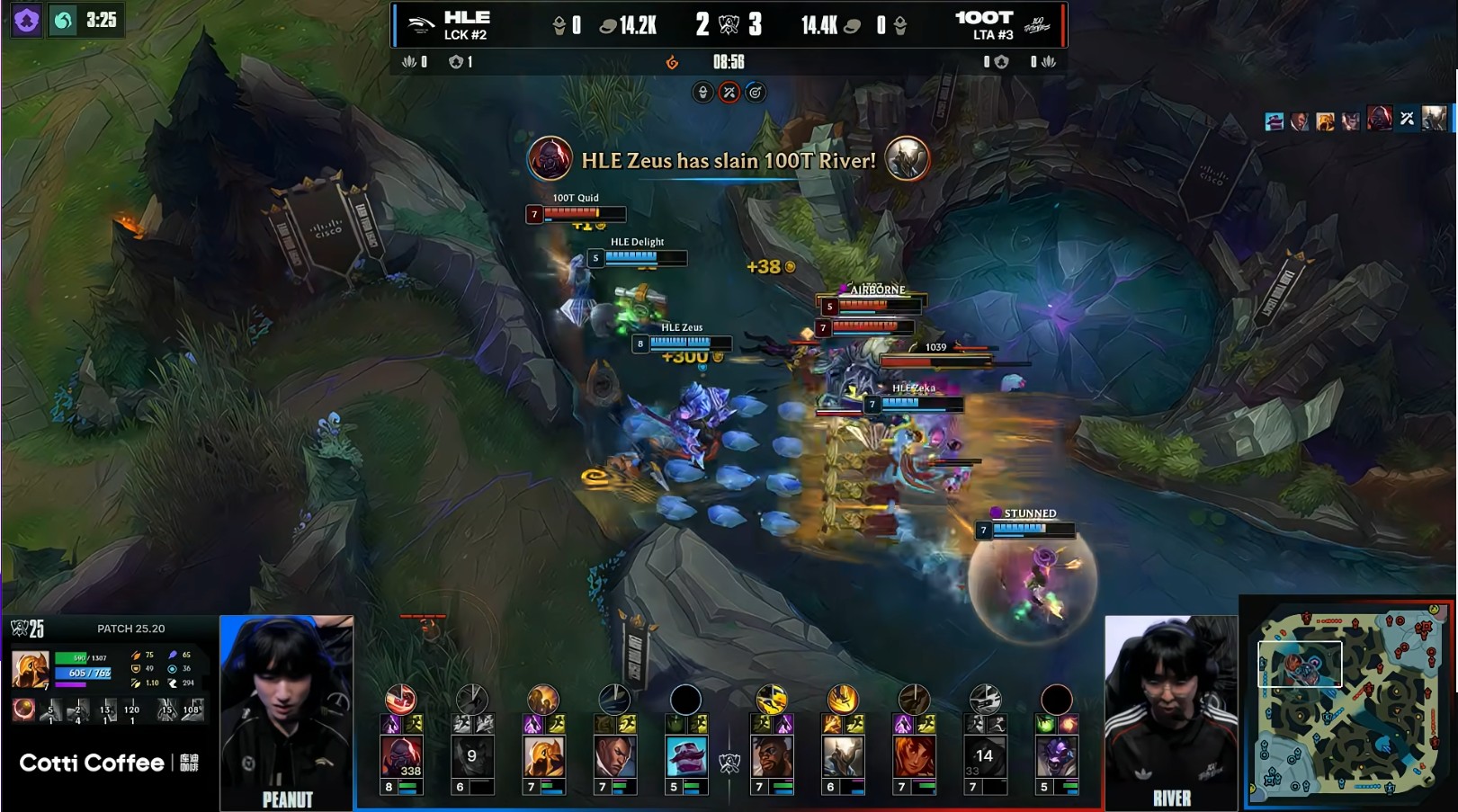Select the purple horned champion portrait in bottom bar
The image size is (1458, 812).
(x=1056, y=756)
